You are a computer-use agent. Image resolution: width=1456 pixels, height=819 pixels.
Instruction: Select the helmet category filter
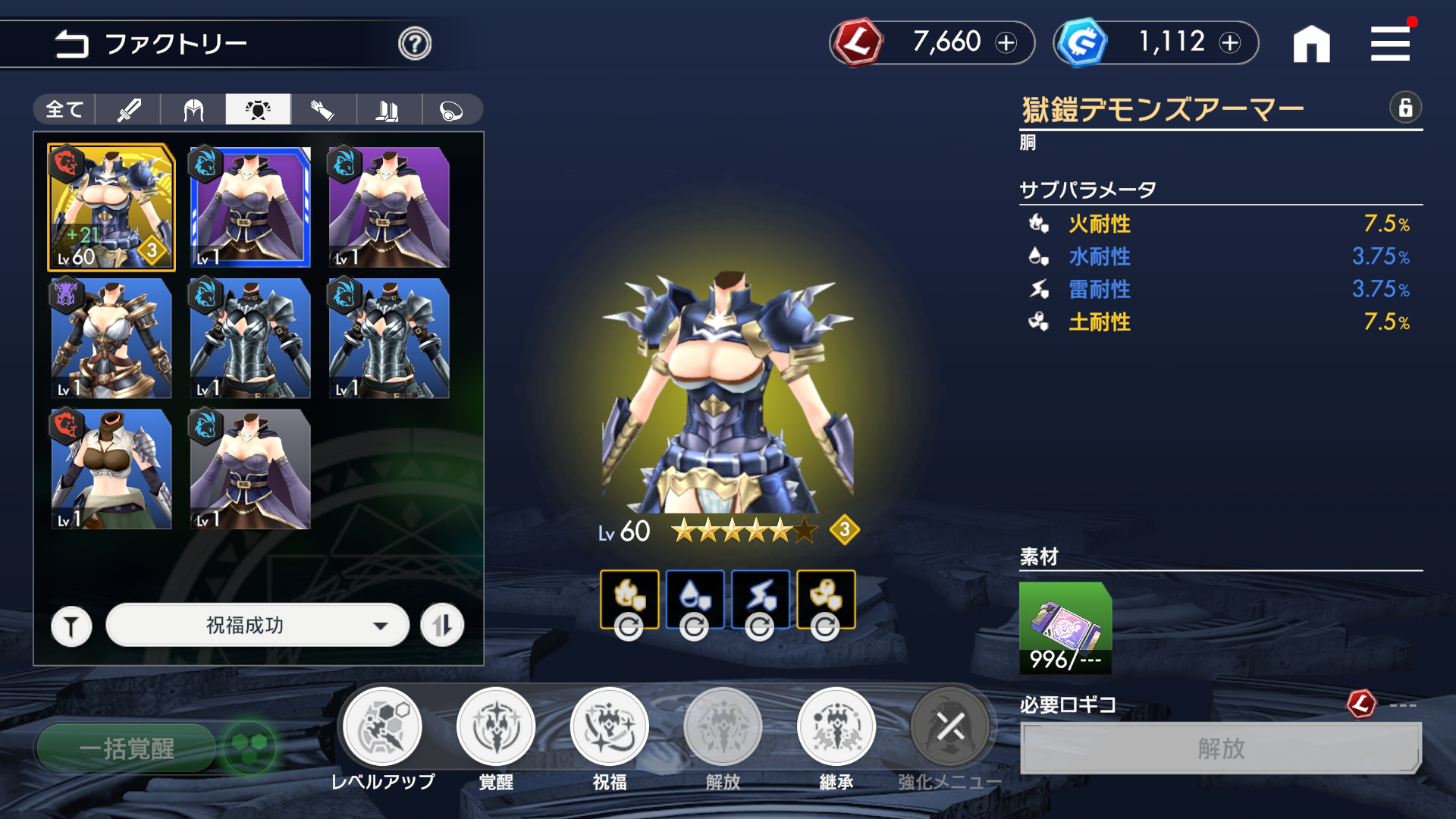point(193,109)
